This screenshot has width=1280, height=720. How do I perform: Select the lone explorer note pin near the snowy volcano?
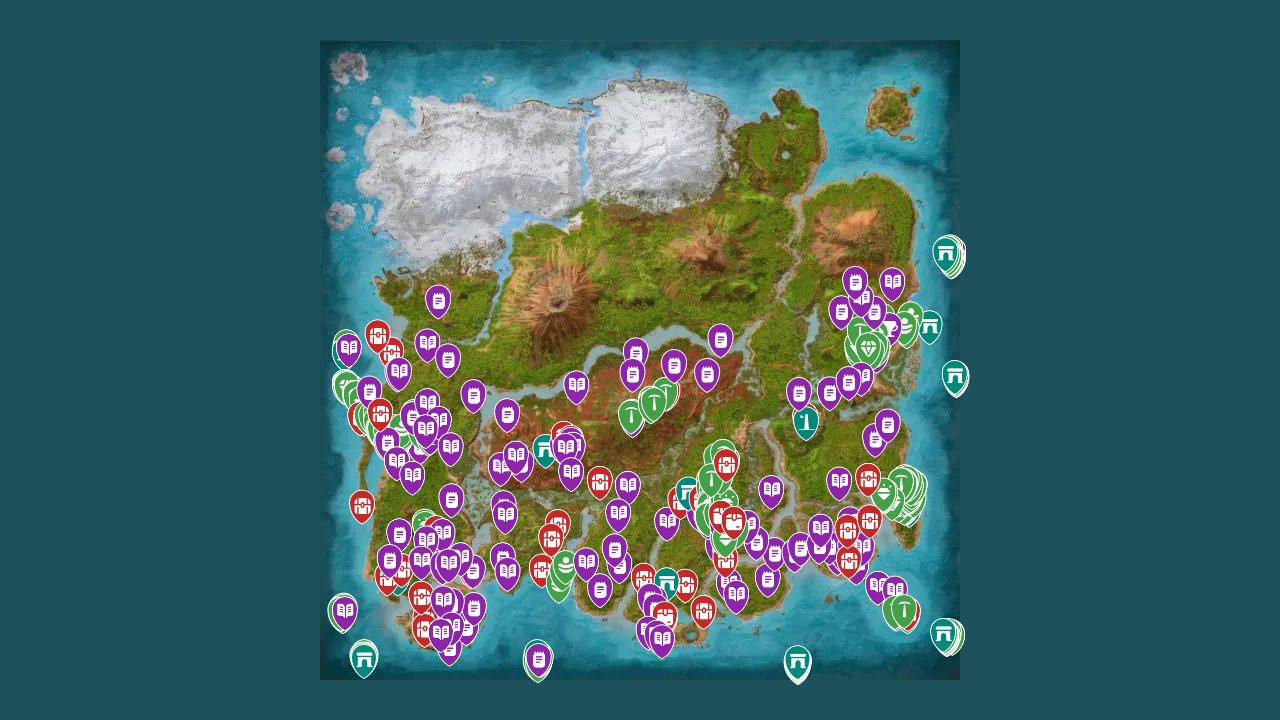437,300
